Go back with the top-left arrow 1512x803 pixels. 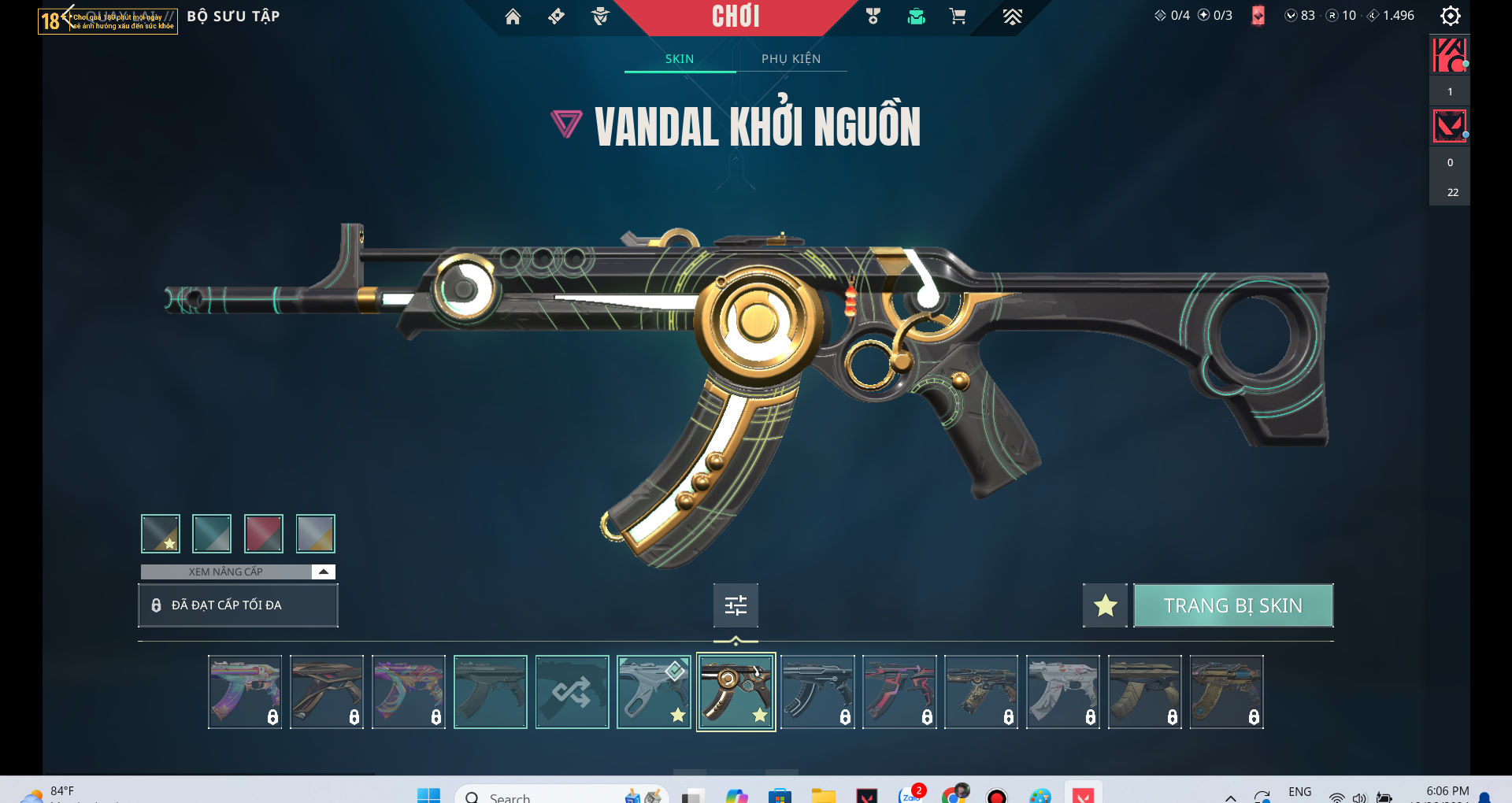click(x=68, y=15)
